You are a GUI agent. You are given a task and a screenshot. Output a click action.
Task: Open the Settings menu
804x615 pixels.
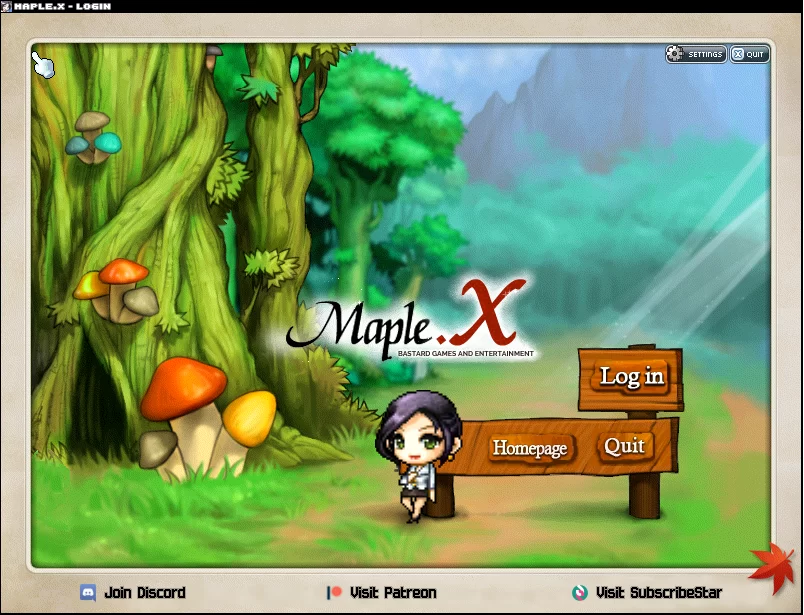point(696,54)
